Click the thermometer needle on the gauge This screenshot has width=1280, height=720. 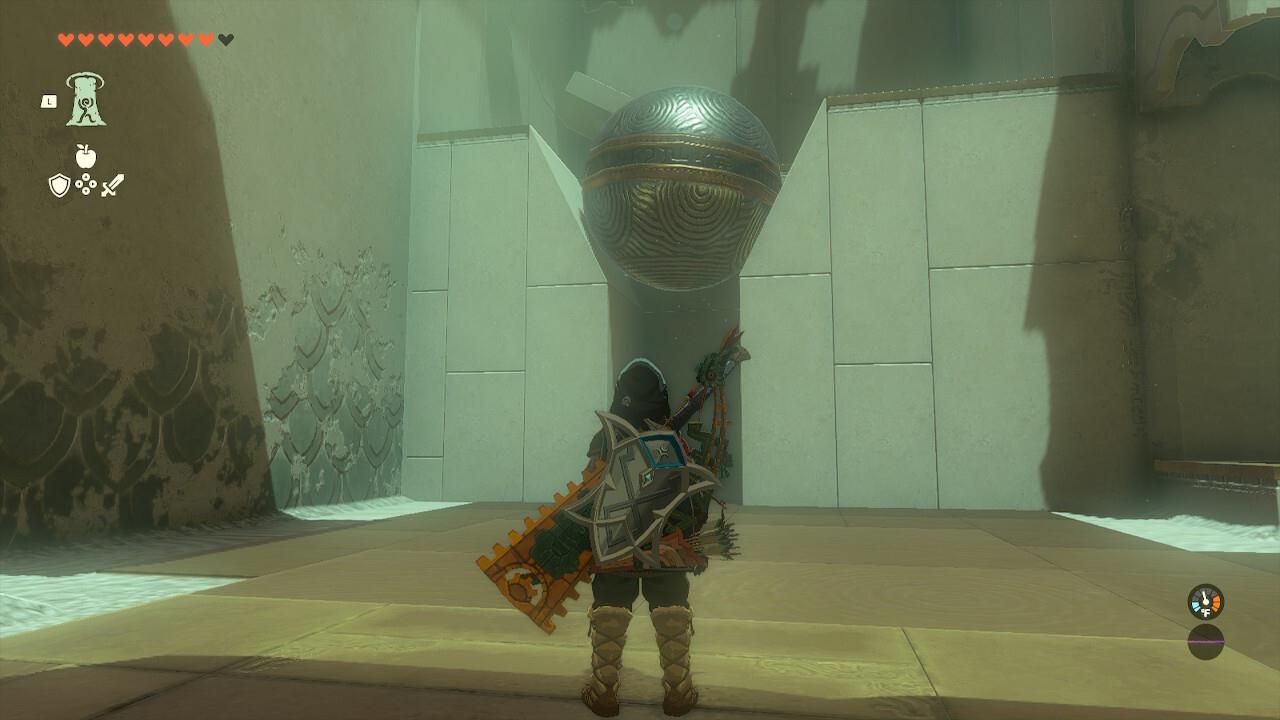point(1205,597)
